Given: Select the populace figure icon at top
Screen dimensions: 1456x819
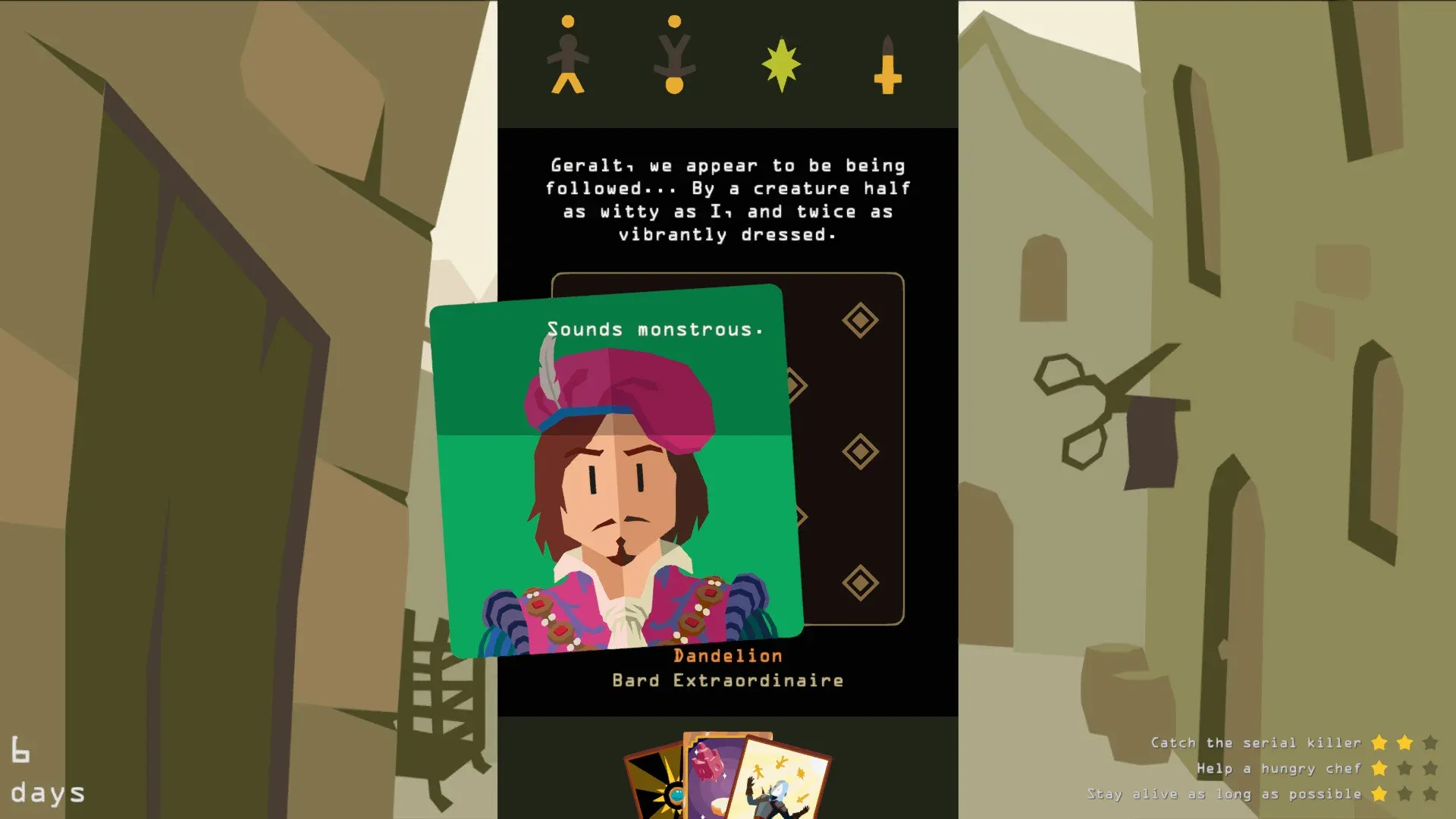Looking at the screenshot, I should 567,57.
